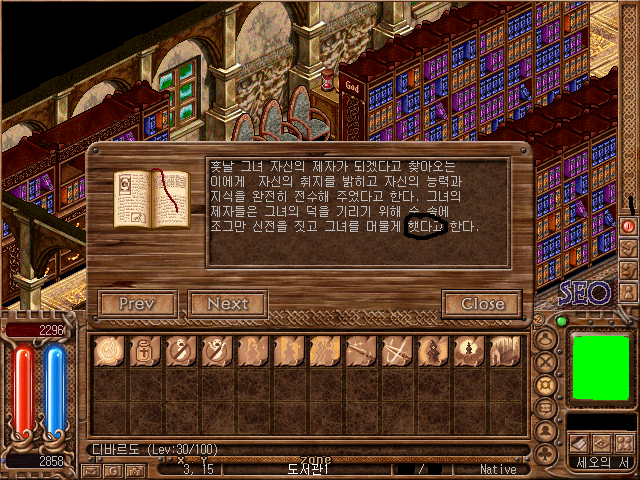Click the eye icon below the minimap
The width and height of the screenshot is (640, 480).
coord(601,443)
